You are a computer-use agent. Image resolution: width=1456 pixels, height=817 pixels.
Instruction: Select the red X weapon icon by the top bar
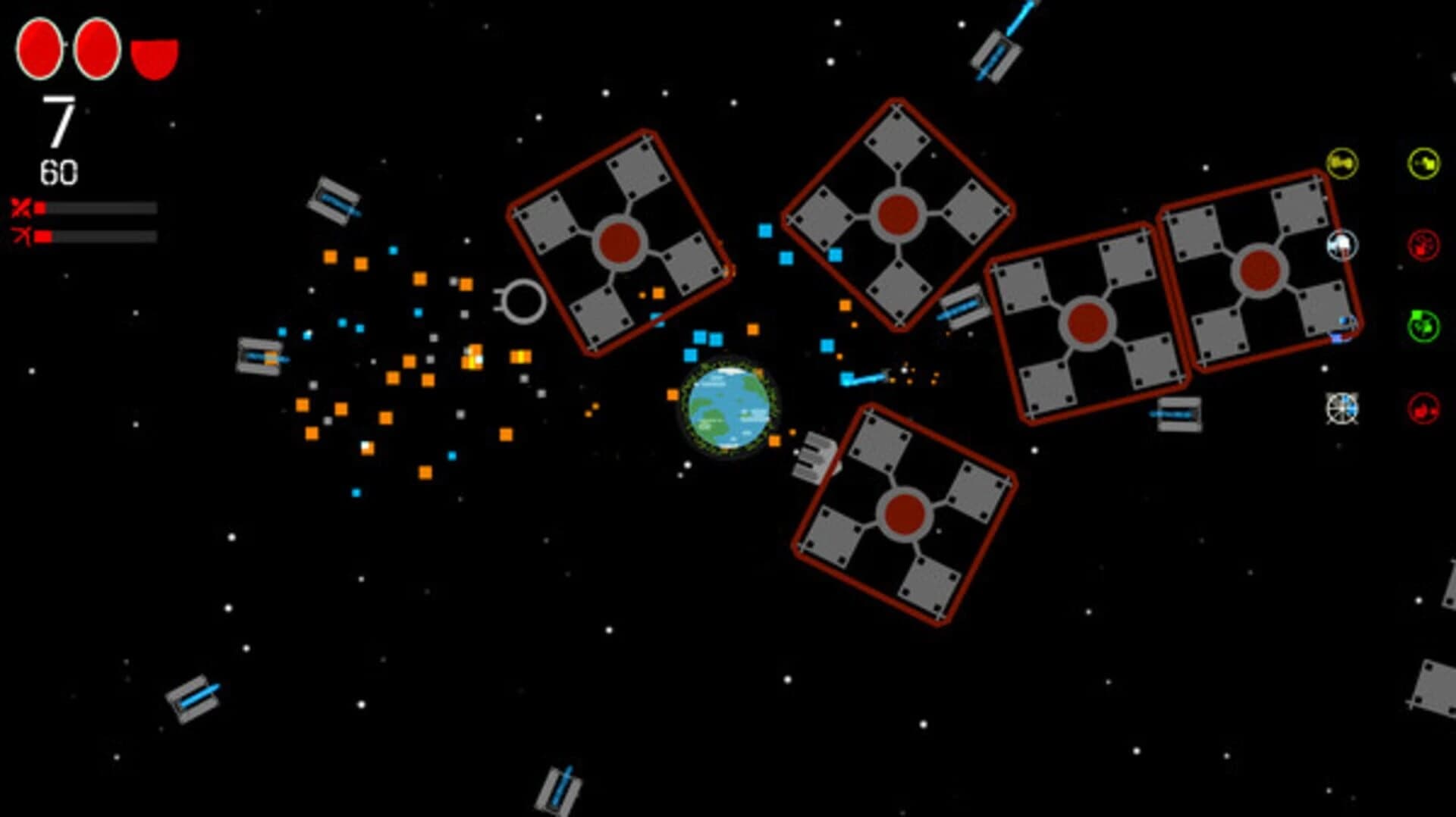(23, 205)
